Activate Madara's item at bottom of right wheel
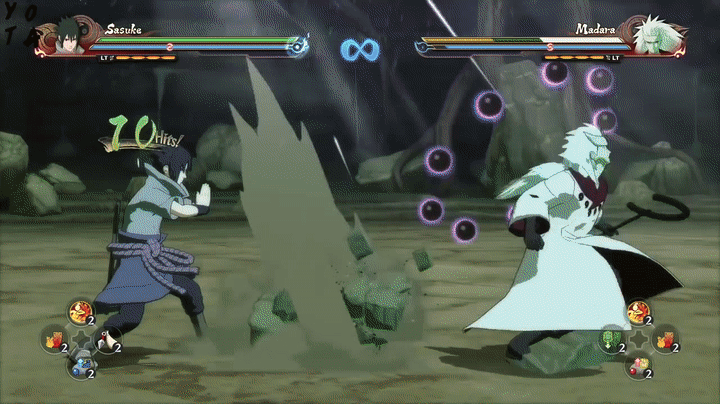720x404 pixels. pyautogui.click(x=637, y=366)
